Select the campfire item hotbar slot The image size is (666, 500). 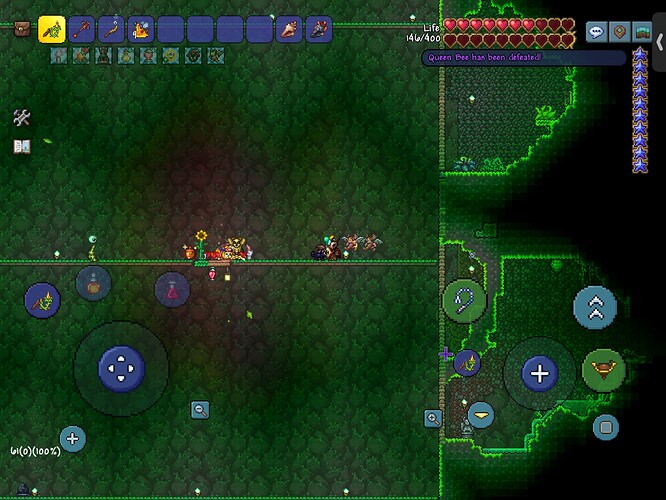tap(141, 30)
